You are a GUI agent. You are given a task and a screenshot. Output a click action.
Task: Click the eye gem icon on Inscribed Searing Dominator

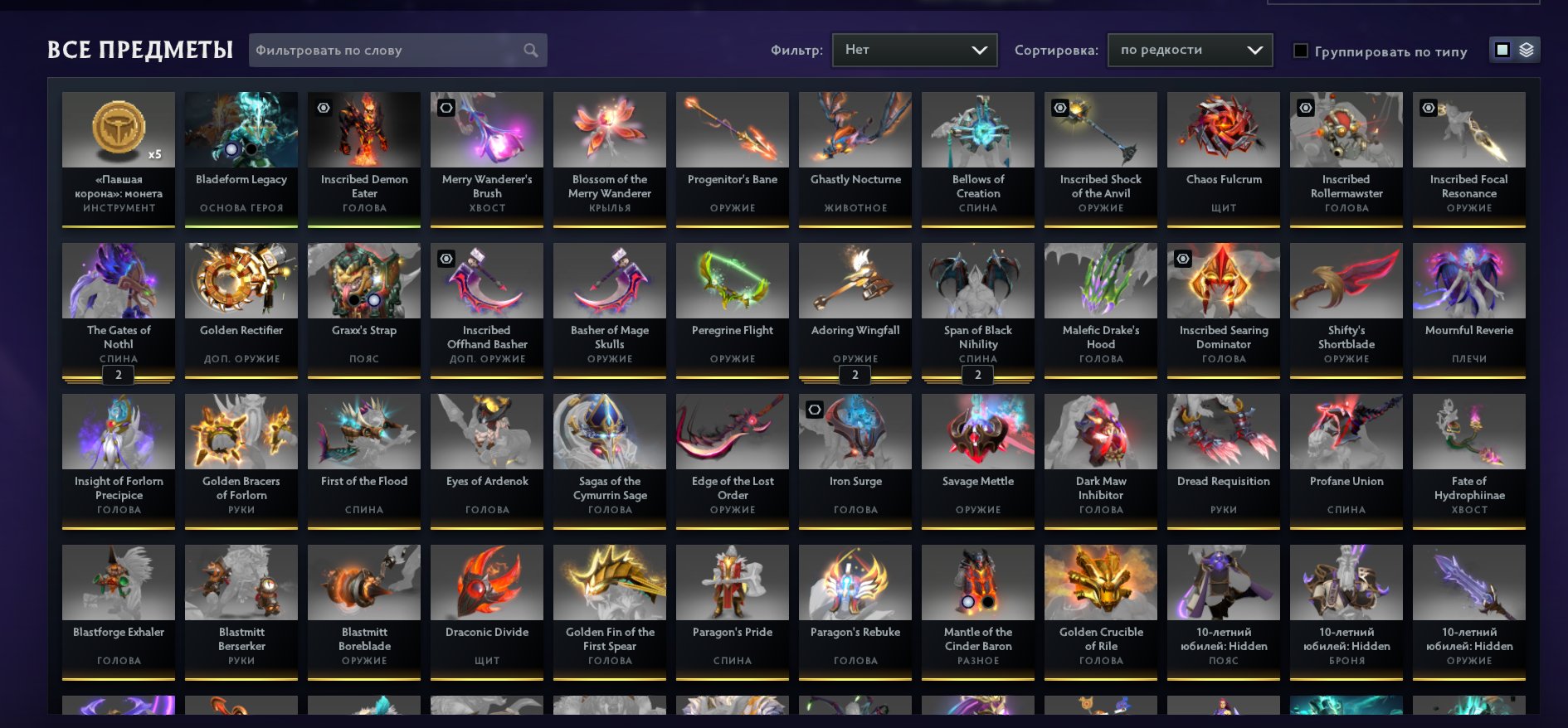[x=1181, y=260]
